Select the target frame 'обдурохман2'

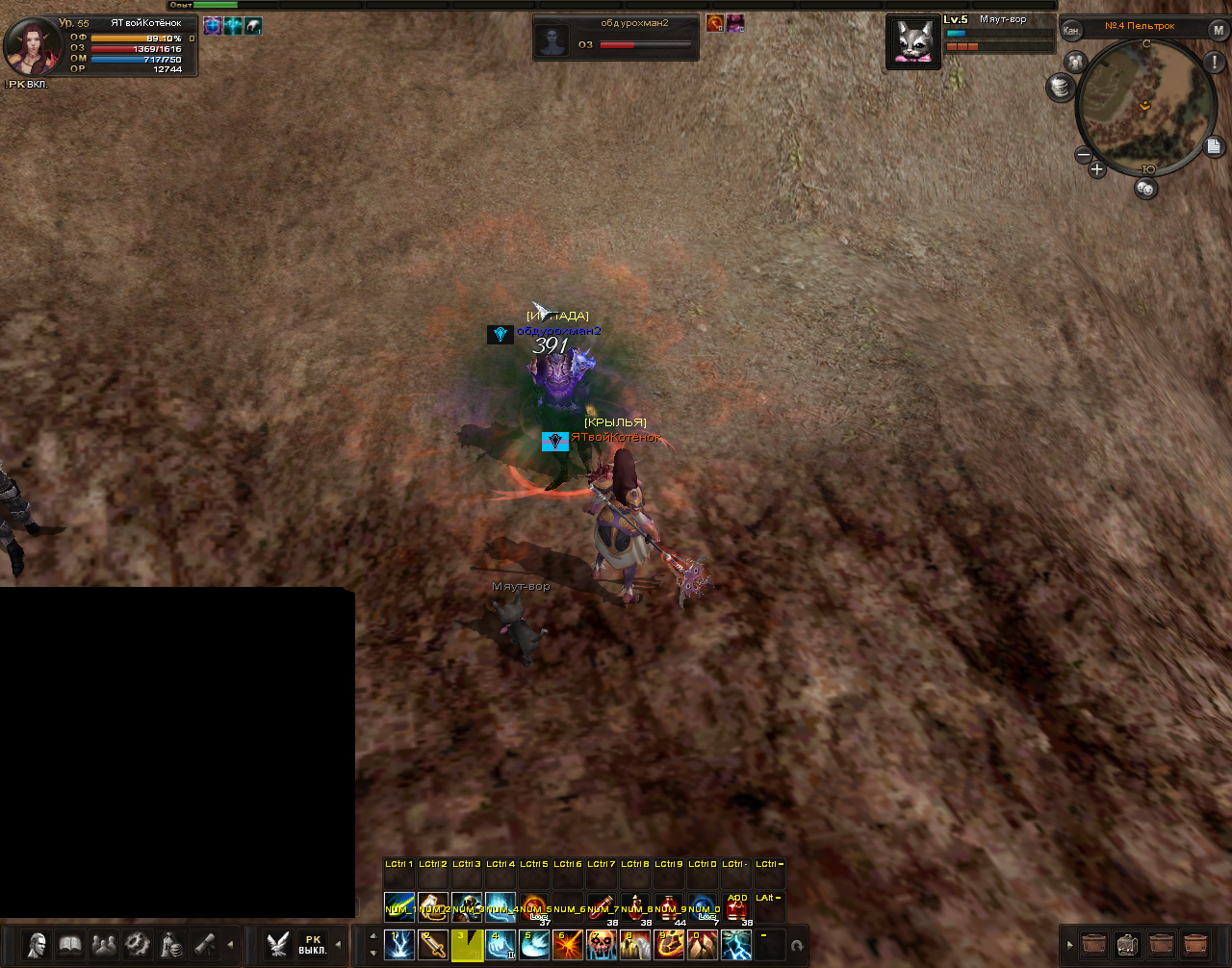click(616, 38)
